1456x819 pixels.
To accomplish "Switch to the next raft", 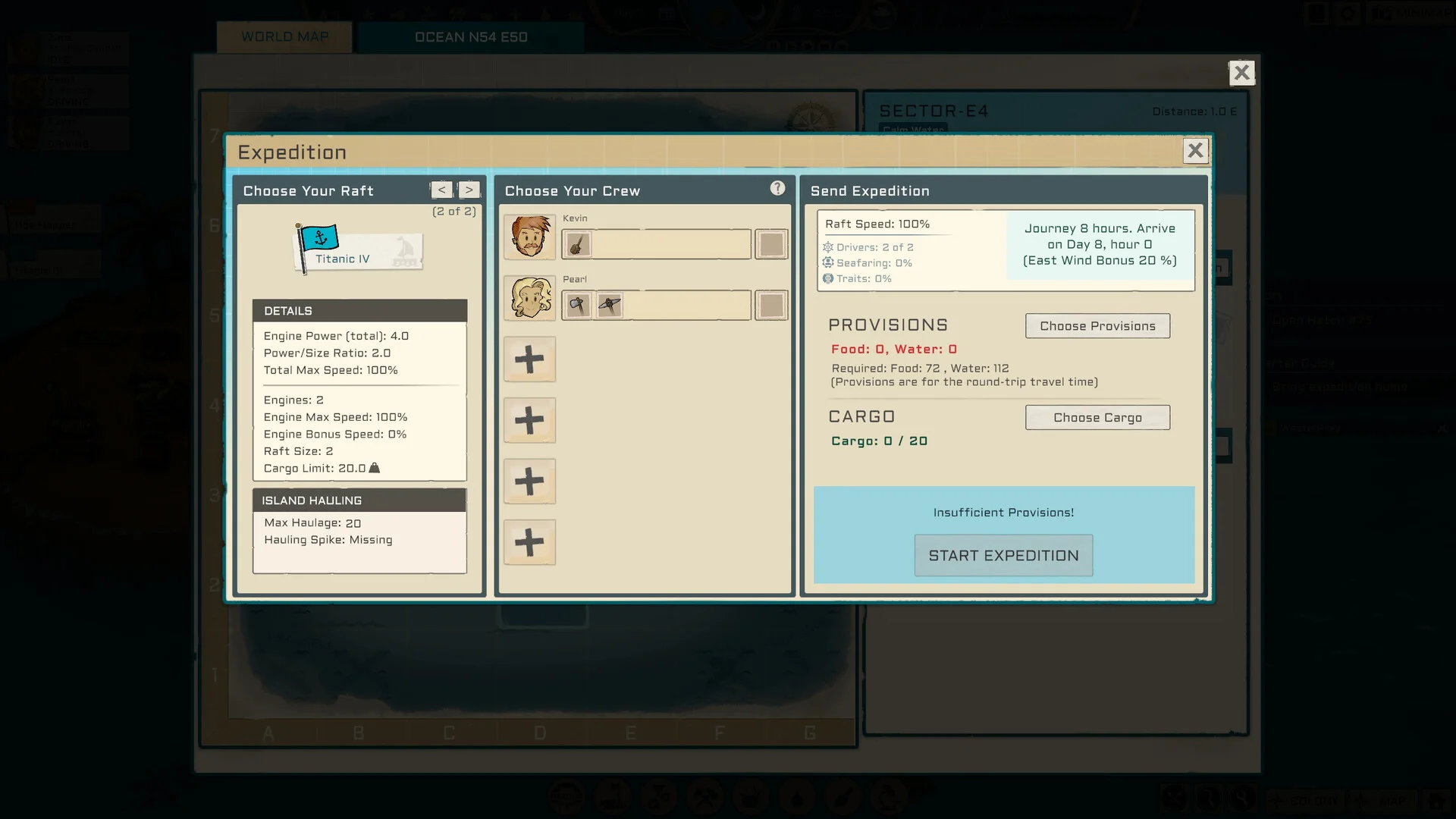I will 469,190.
